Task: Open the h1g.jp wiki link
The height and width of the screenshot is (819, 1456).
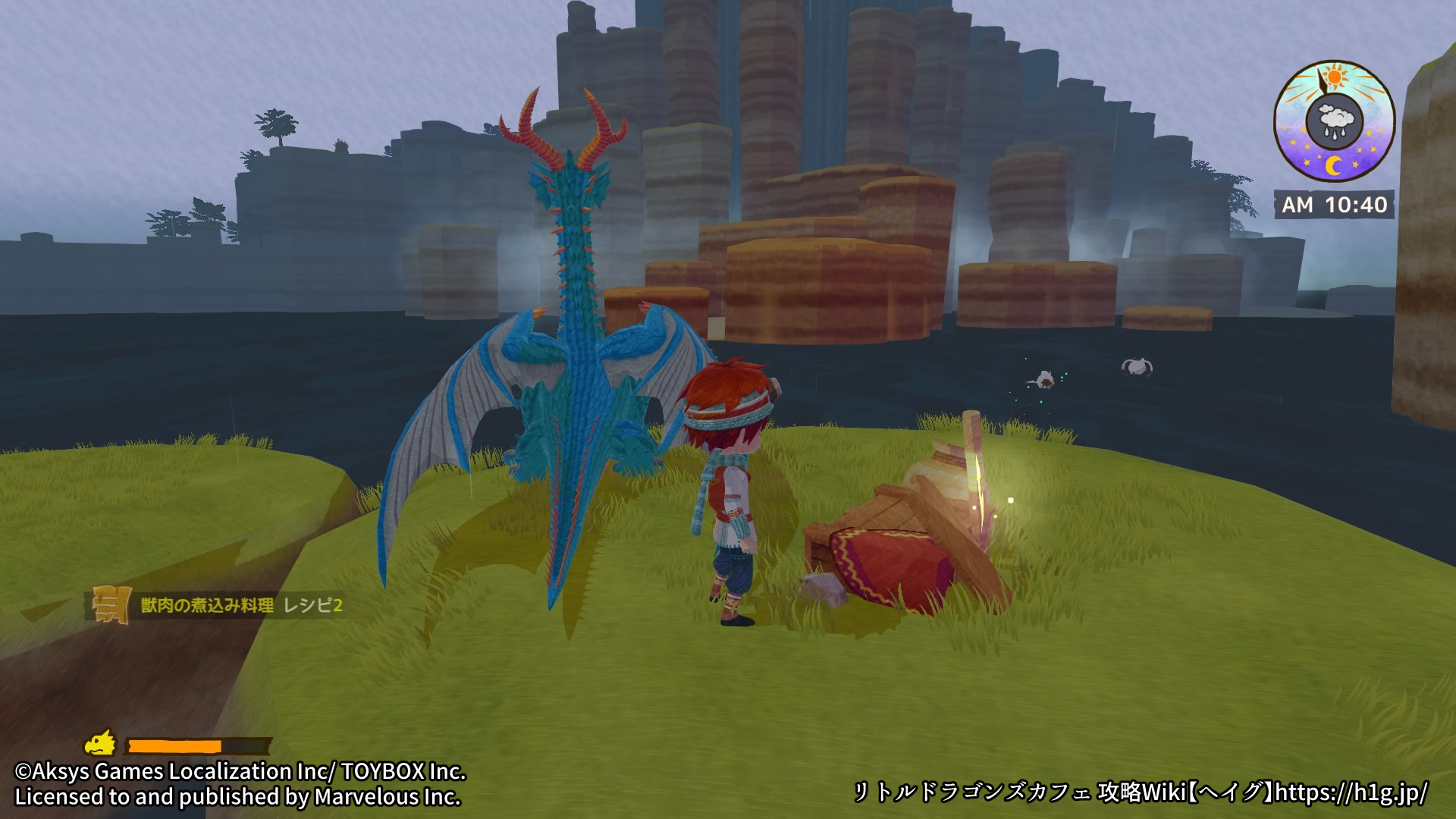Action: 1351,792
